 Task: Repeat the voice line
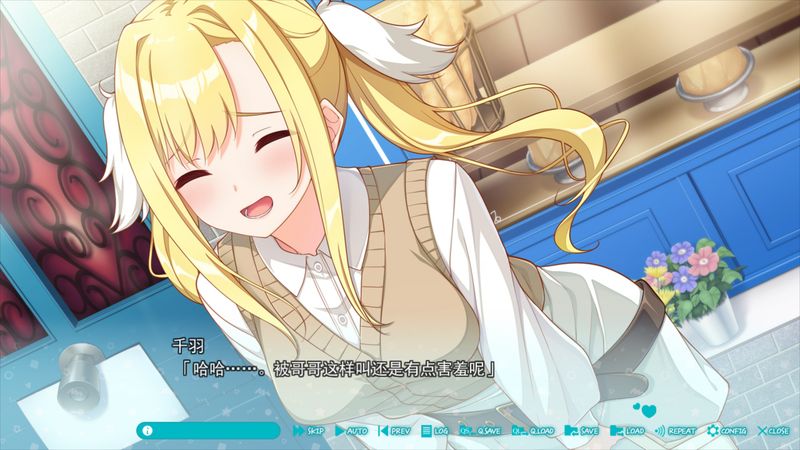[x=675, y=430]
